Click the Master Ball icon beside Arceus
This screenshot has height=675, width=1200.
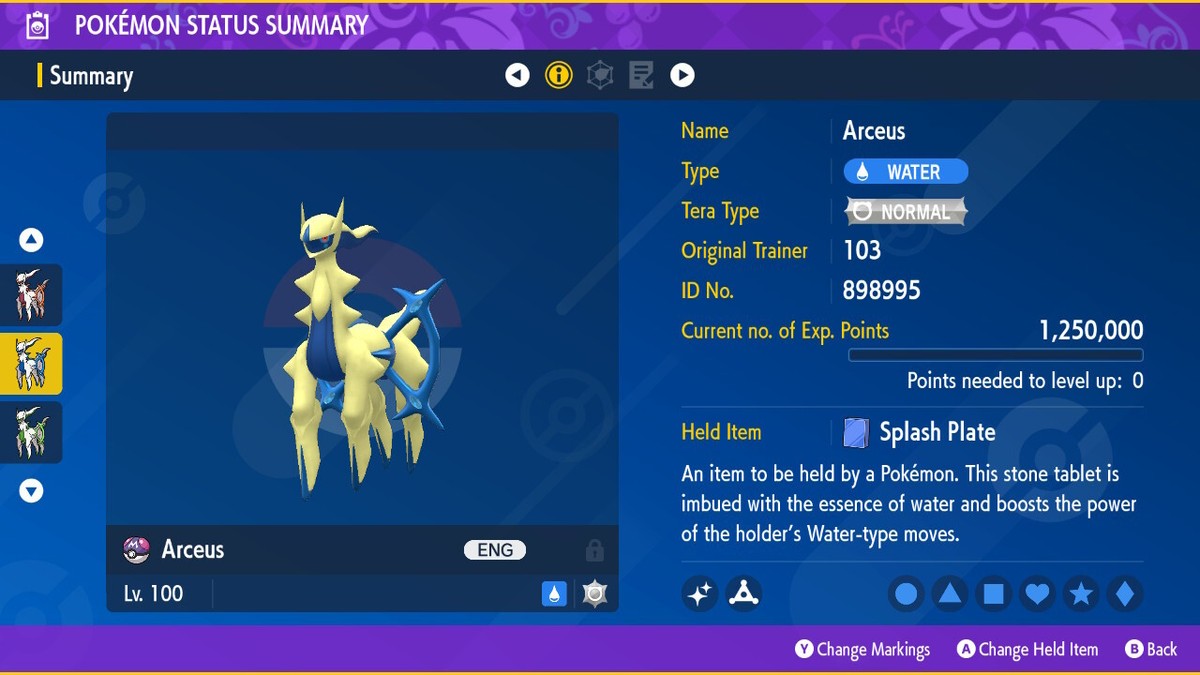pos(136,550)
